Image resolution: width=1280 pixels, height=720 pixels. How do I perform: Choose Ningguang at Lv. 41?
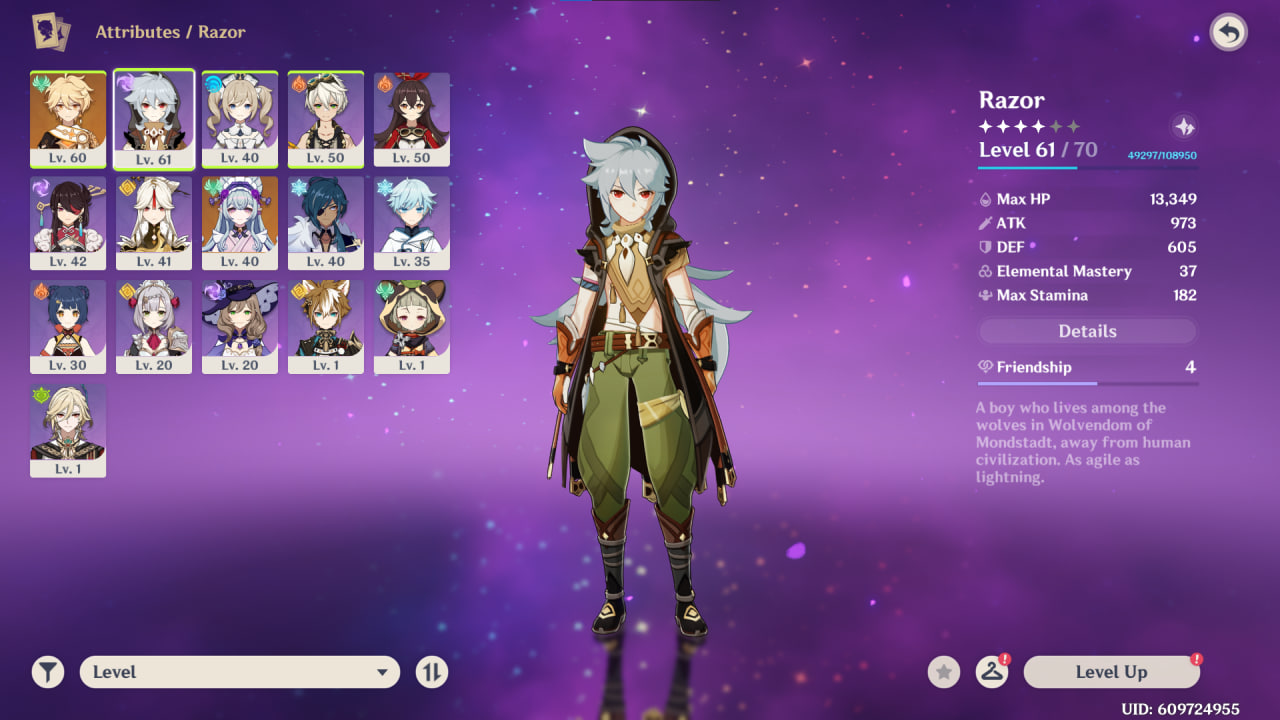pyautogui.click(x=154, y=223)
